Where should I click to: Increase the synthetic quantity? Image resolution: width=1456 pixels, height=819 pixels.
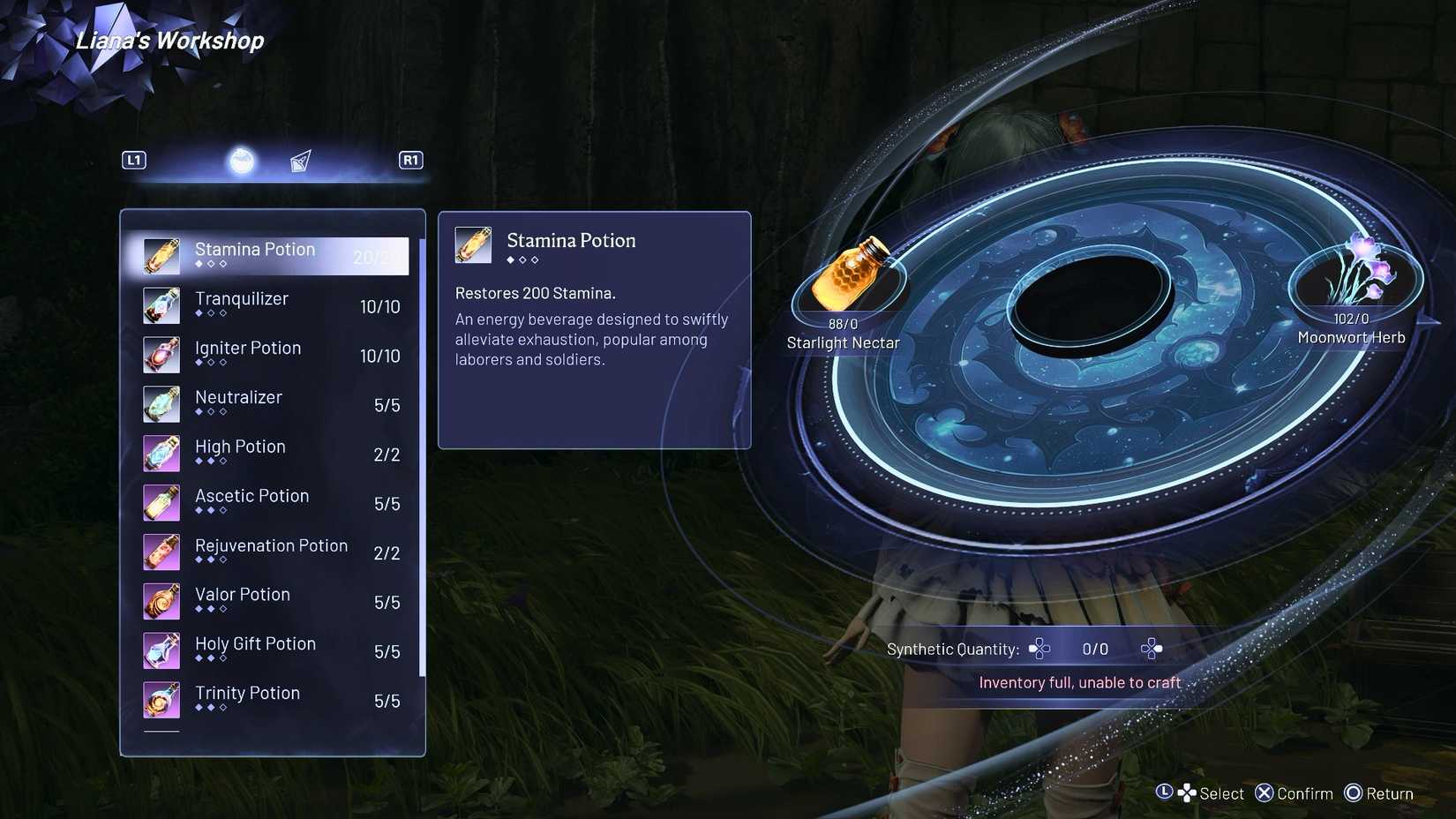(x=1151, y=649)
